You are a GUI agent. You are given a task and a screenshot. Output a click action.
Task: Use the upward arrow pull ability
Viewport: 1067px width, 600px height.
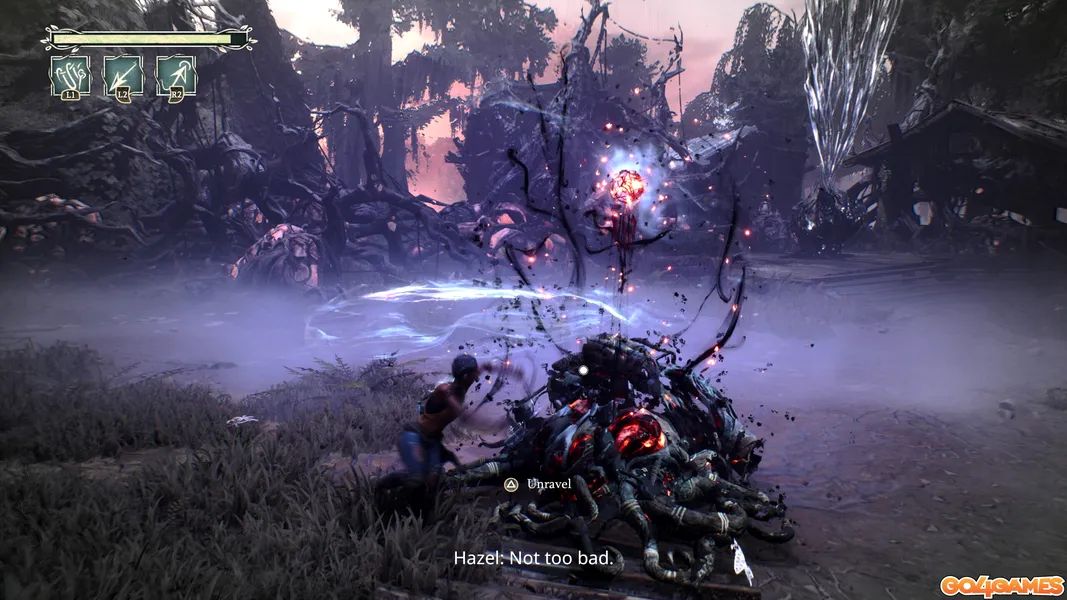(x=176, y=75)
